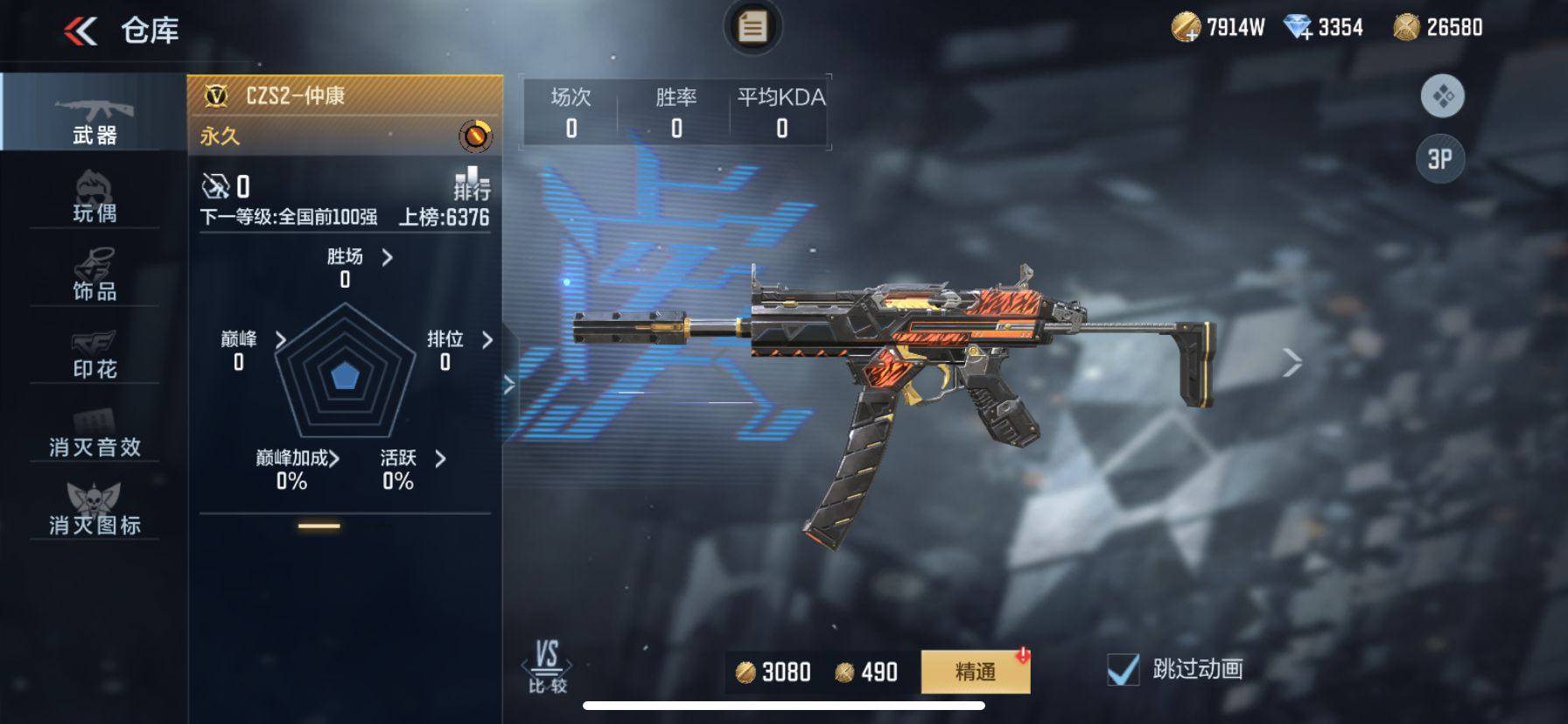
Task: Show the 消灭图标 kill icon tab
Action: coord(94,510)
